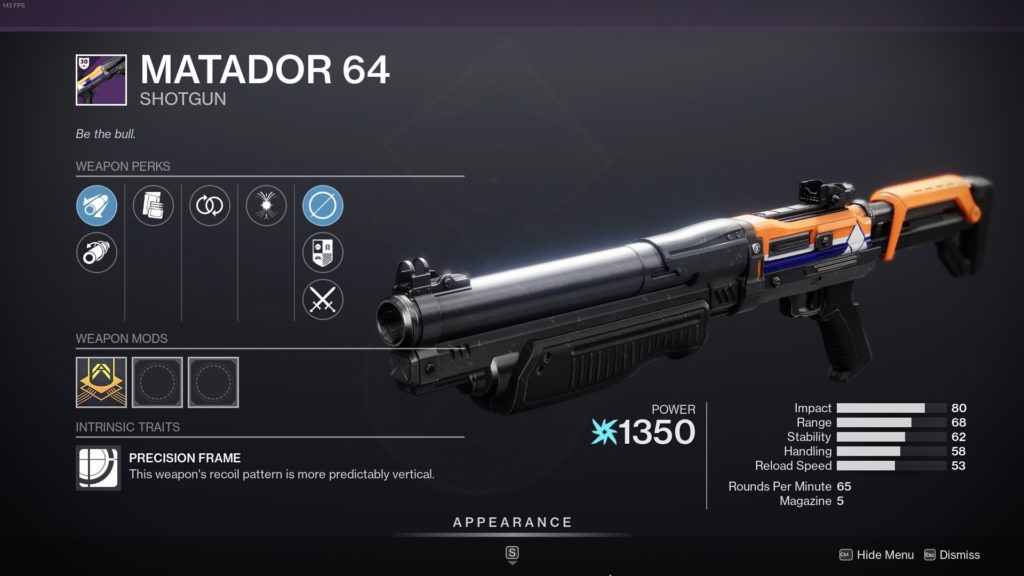
Task: Choose the alternate barrel perk below the selected one
Action: [x=97, y=252]
